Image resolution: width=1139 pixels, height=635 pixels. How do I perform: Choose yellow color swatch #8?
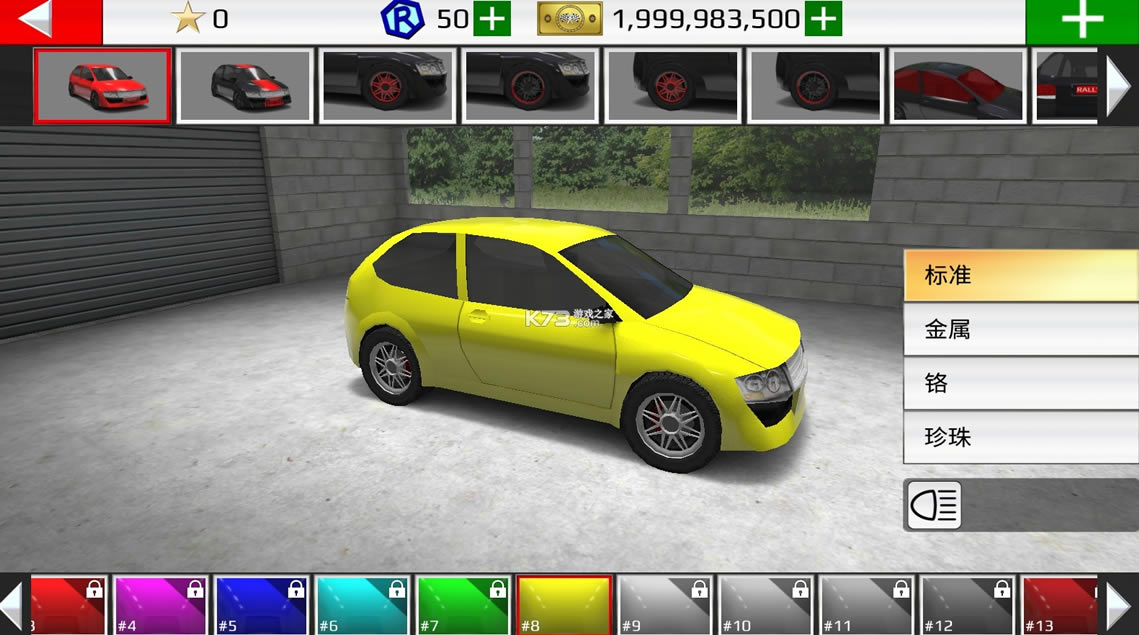(x=565, y=605)
